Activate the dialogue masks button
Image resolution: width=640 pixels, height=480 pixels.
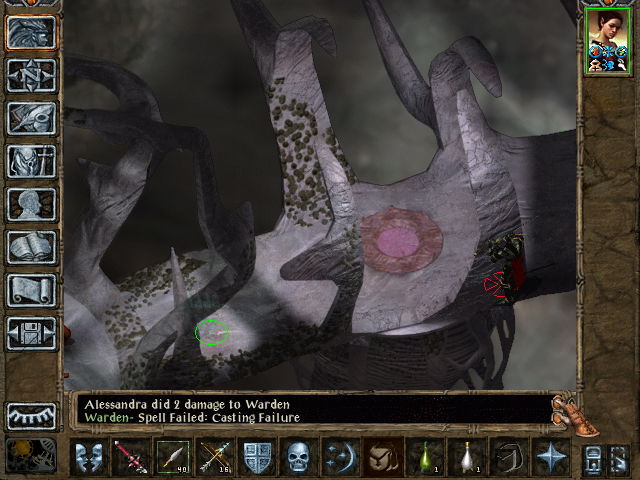pyautogui.click(x=89, y=457)
